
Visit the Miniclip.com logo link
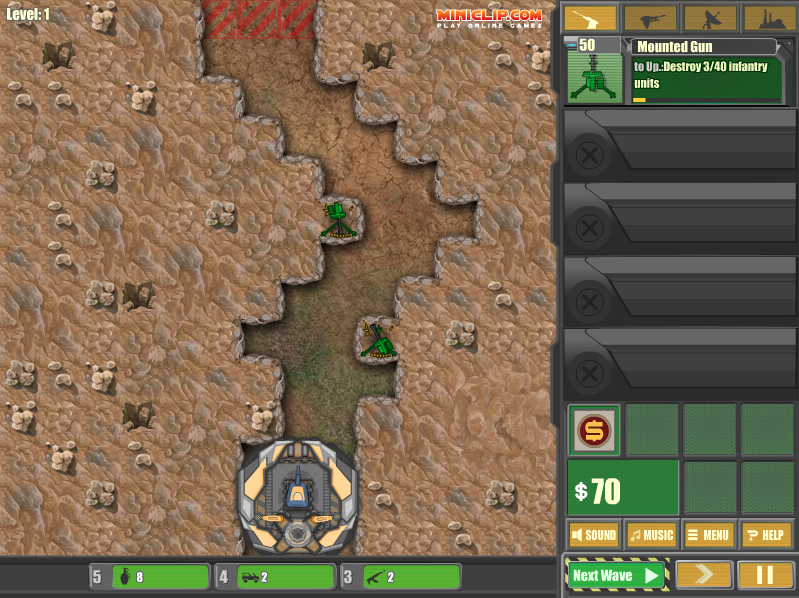pos(488,17)
